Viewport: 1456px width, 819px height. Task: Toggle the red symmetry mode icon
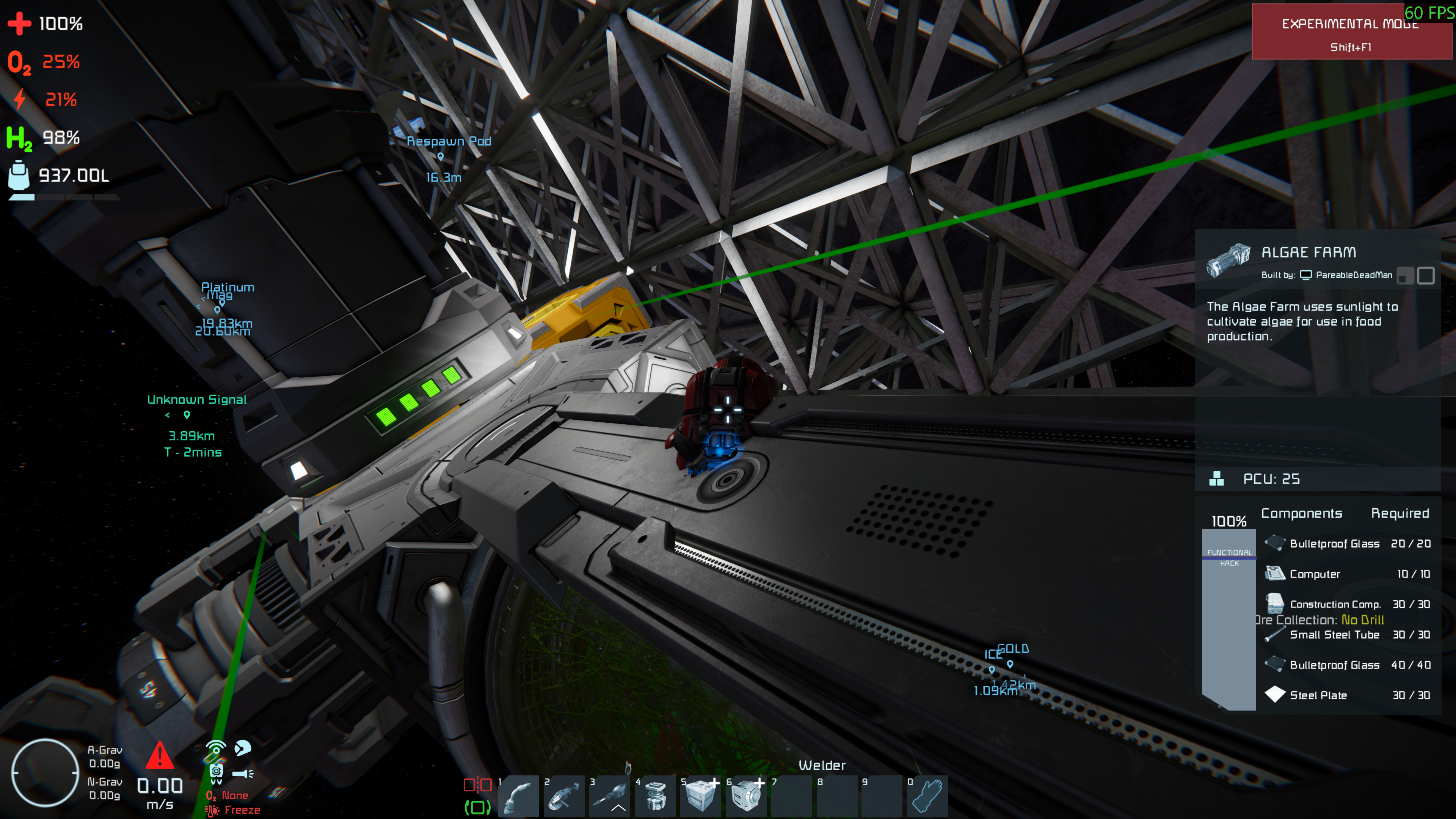click(x=477, y=784)
